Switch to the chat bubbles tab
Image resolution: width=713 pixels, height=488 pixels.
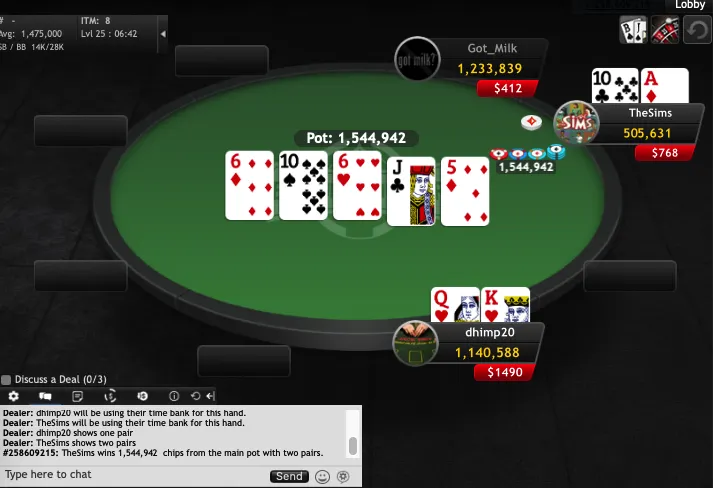45,396
